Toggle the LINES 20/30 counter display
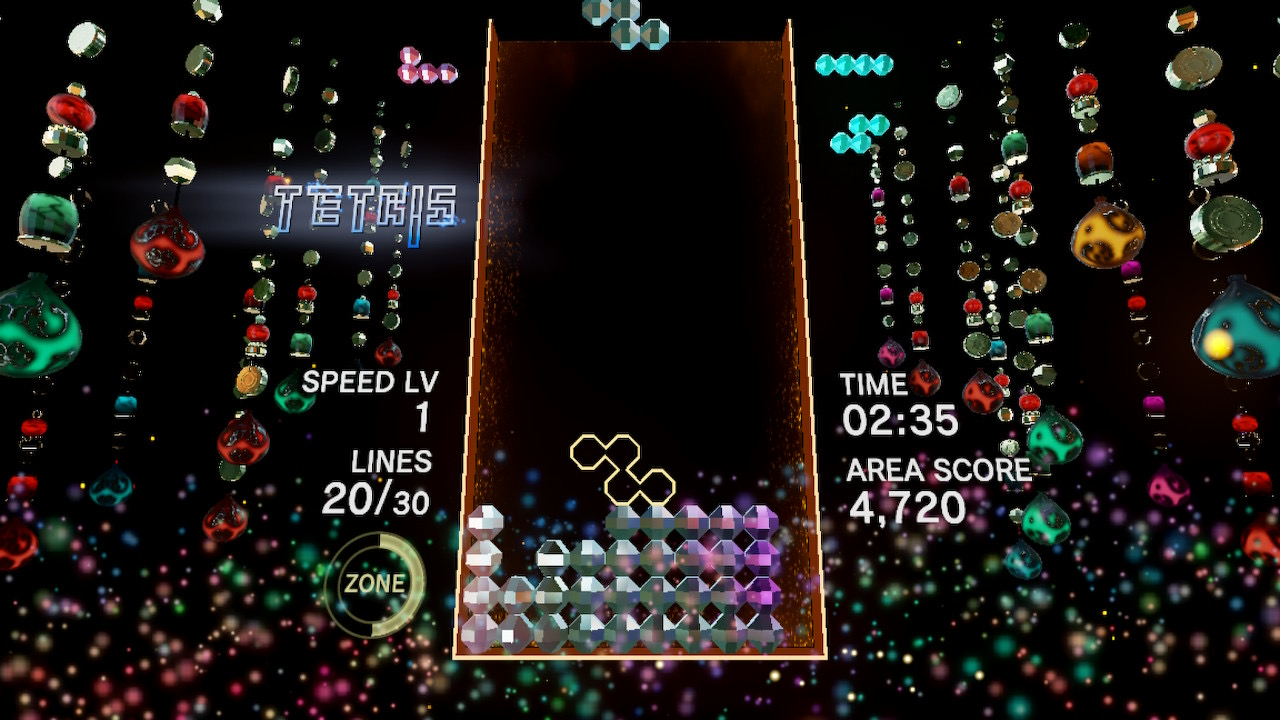 click(x=386, y=480)
